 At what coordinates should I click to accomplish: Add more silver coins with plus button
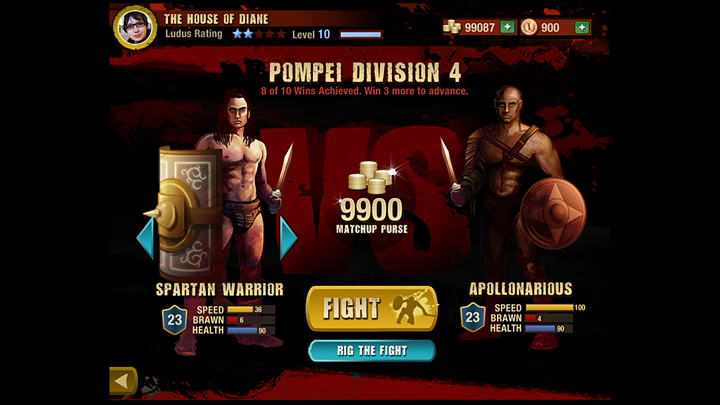(507, 27)
